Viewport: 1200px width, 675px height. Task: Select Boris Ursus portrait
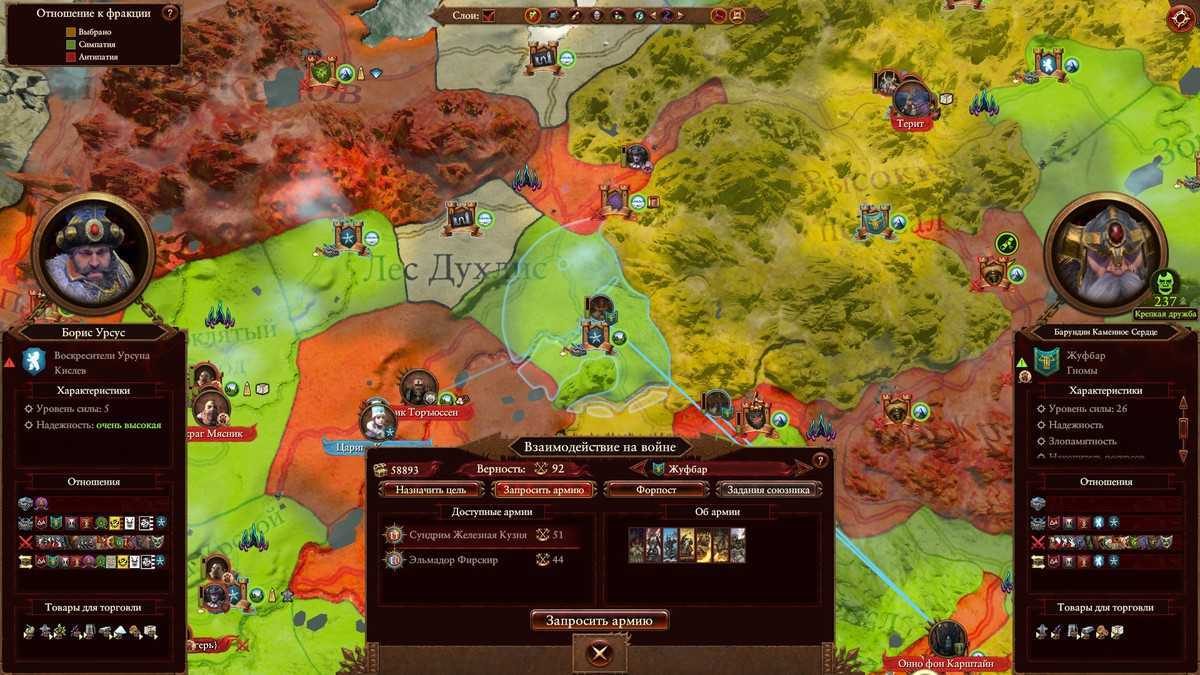click(x=92, y=253)
